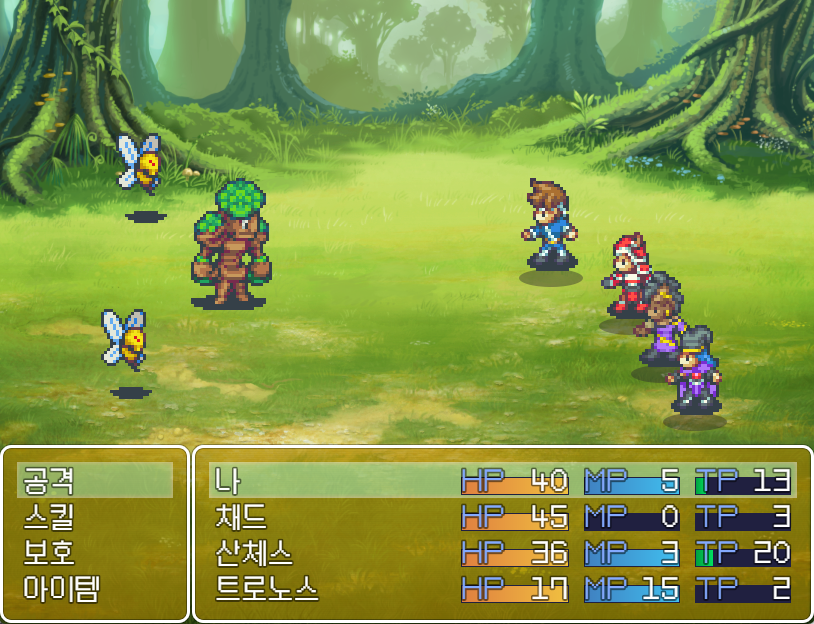The width and height of the screenshot is (814, 624).
Task: Select the 공격 attack command
Action: 95,481
